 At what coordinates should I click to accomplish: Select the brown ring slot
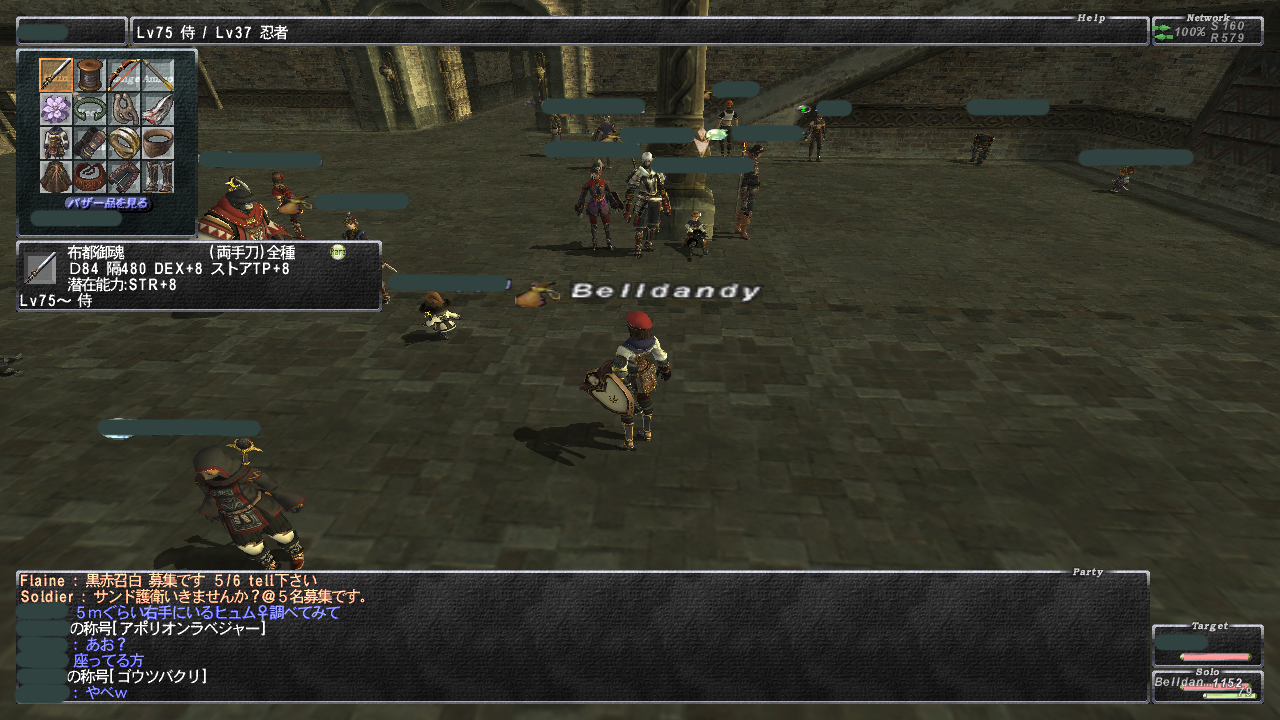[157, 143]
